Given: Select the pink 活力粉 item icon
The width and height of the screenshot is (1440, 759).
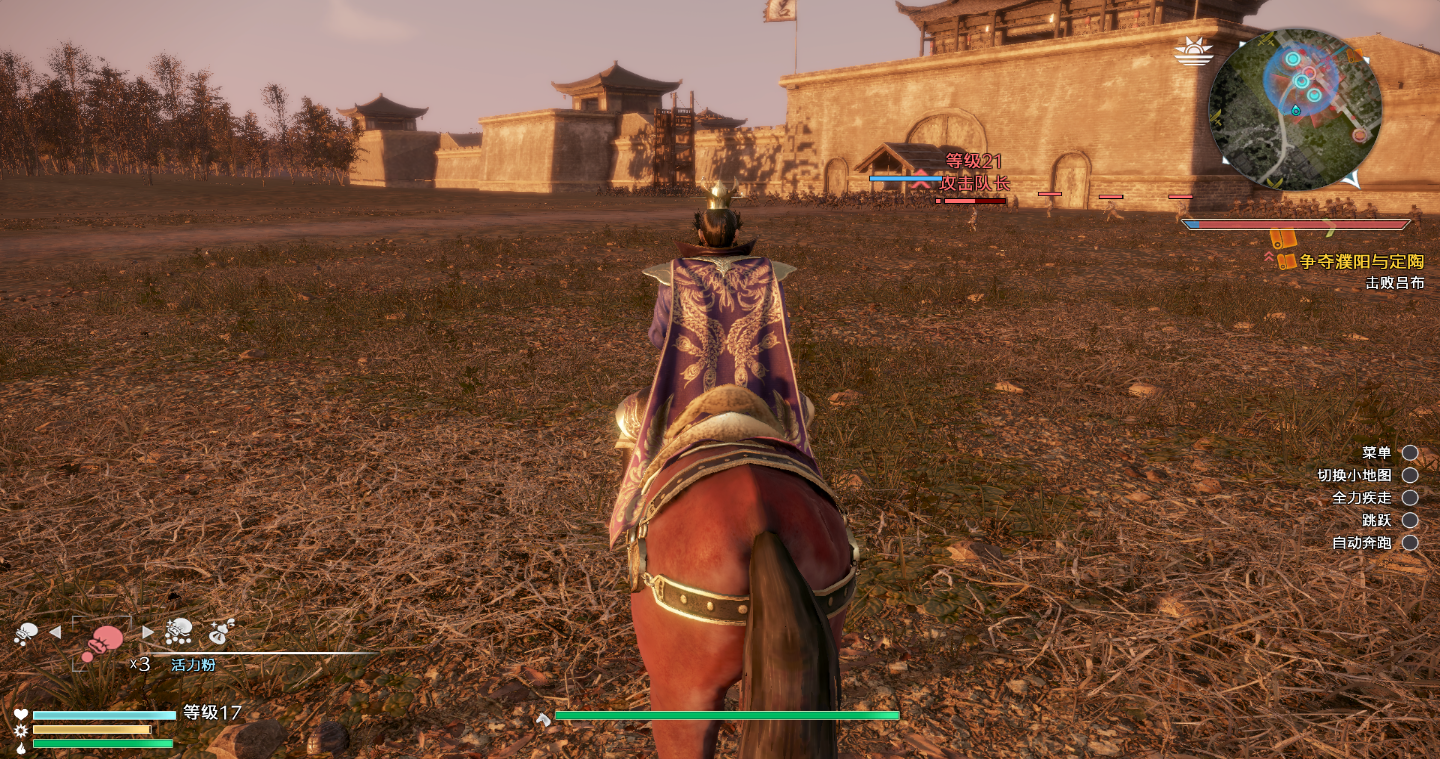Looking at the screenshot, I should (x=102, y=641).
